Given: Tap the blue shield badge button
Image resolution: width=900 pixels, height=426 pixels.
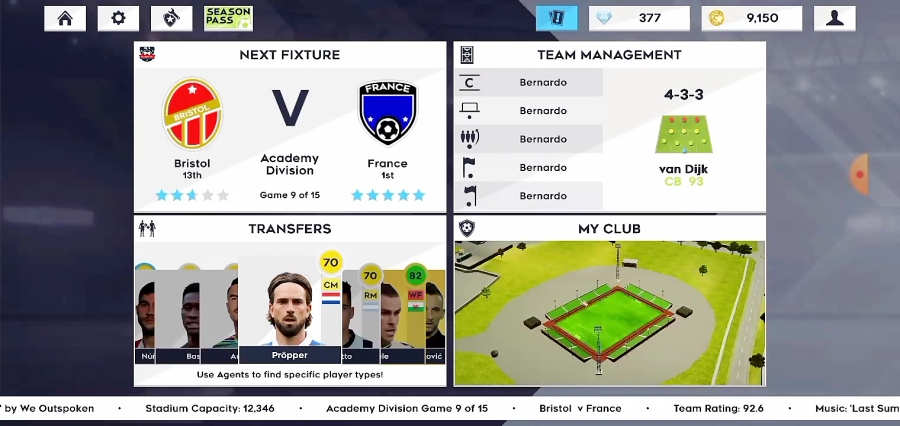Looking at the screenshot, I should 557,18.
